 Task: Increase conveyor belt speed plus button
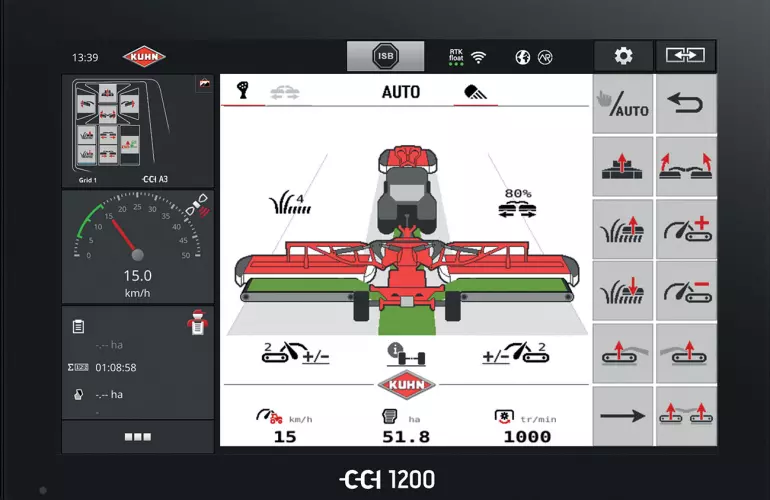coord(685,228)
